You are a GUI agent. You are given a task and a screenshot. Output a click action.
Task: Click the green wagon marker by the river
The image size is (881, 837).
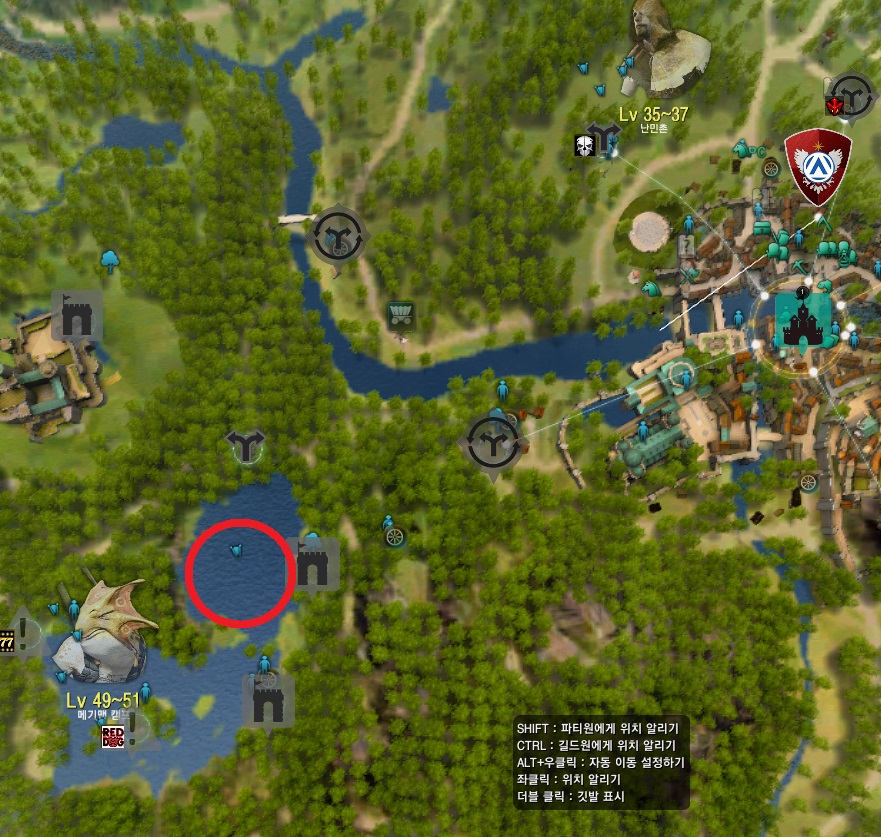coord(401,315)
